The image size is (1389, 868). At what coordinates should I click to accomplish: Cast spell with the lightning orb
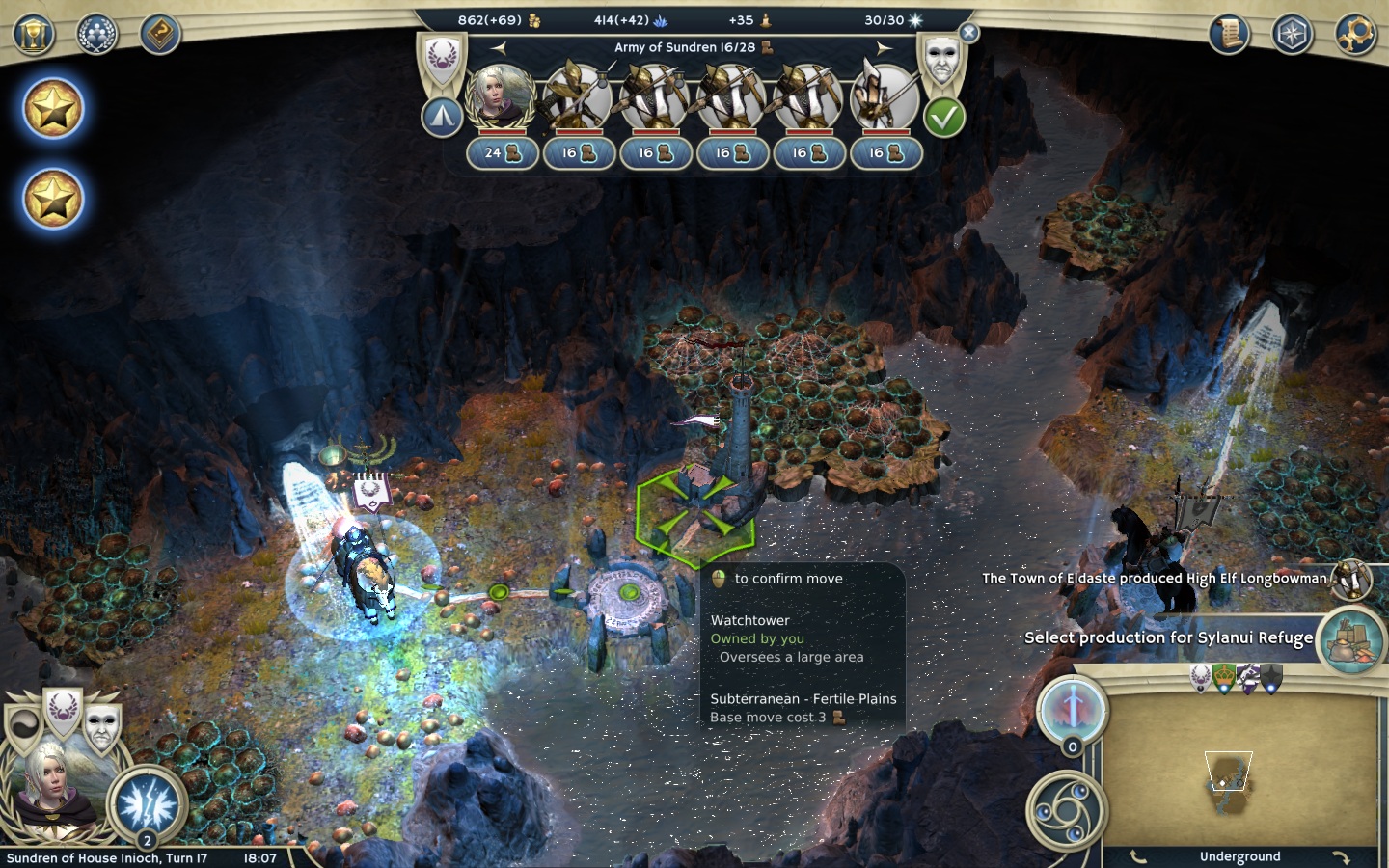tap(148, 801)
